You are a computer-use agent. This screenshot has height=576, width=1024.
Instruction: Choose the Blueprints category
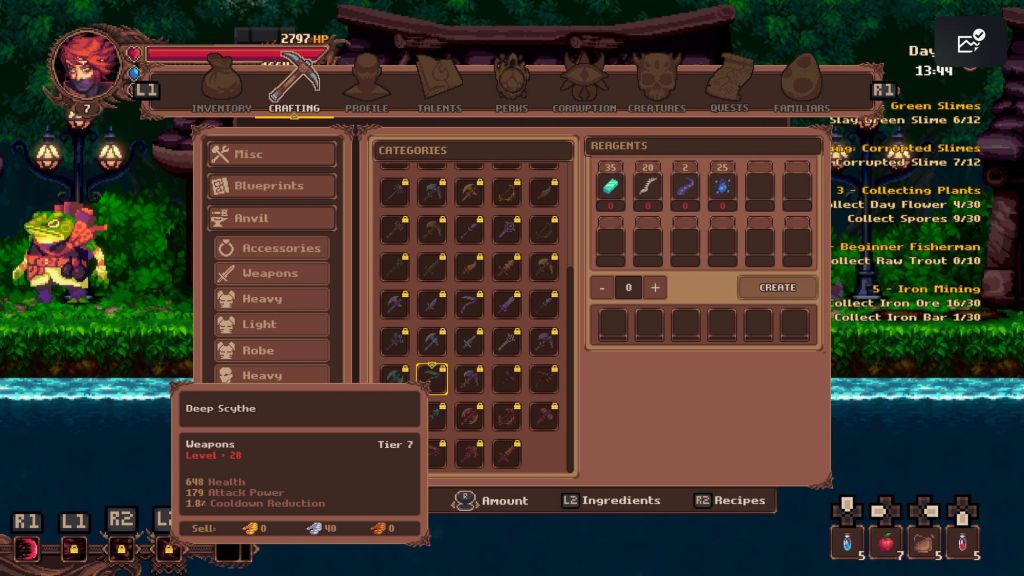coord(271,186)
